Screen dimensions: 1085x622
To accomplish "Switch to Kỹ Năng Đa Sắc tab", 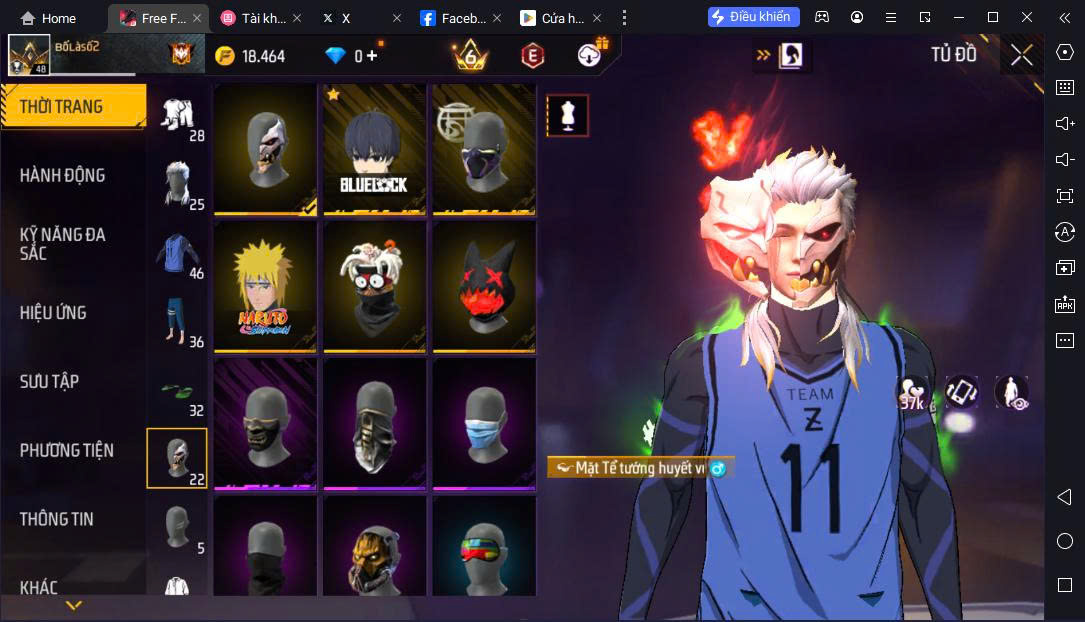I will [x=63, y=243].
